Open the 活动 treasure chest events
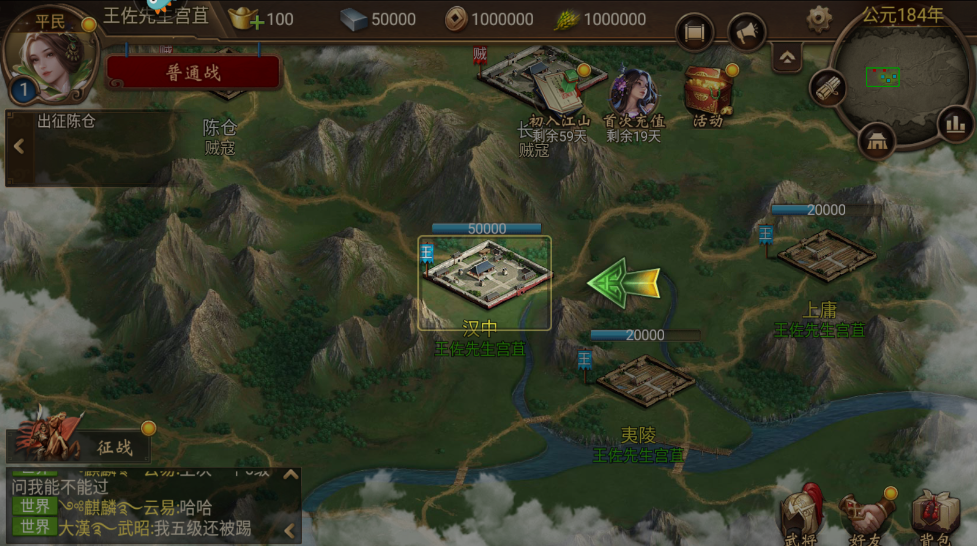The height and width of the screenshot is (546, 977). click(x=708, y=96)
